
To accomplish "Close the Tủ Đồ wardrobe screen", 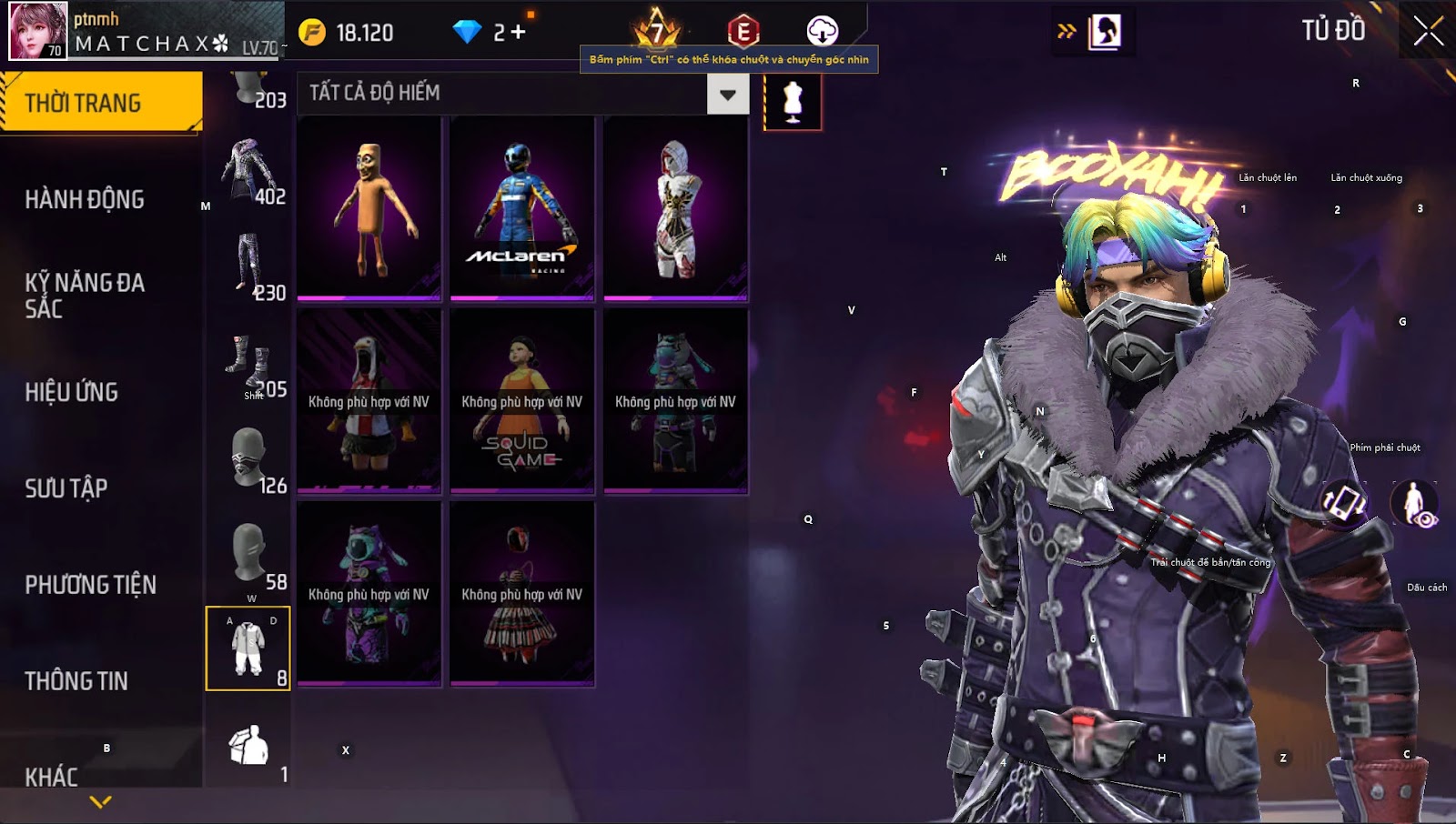I will [1428, 31].
